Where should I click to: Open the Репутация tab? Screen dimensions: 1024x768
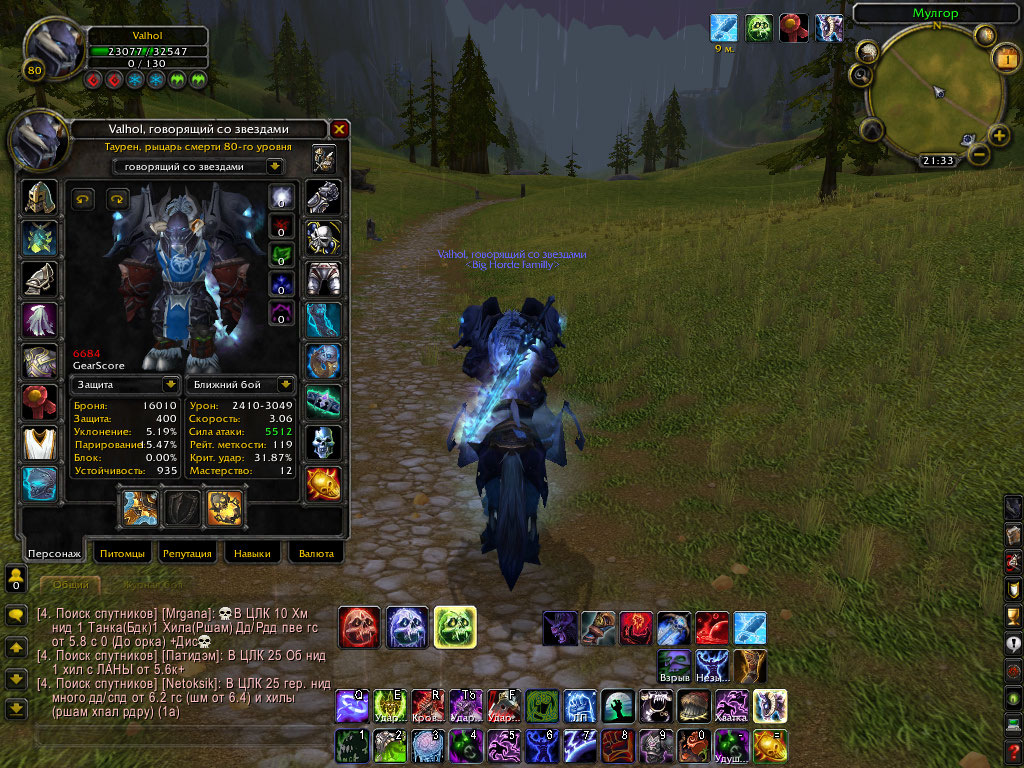tap(187, 553)
